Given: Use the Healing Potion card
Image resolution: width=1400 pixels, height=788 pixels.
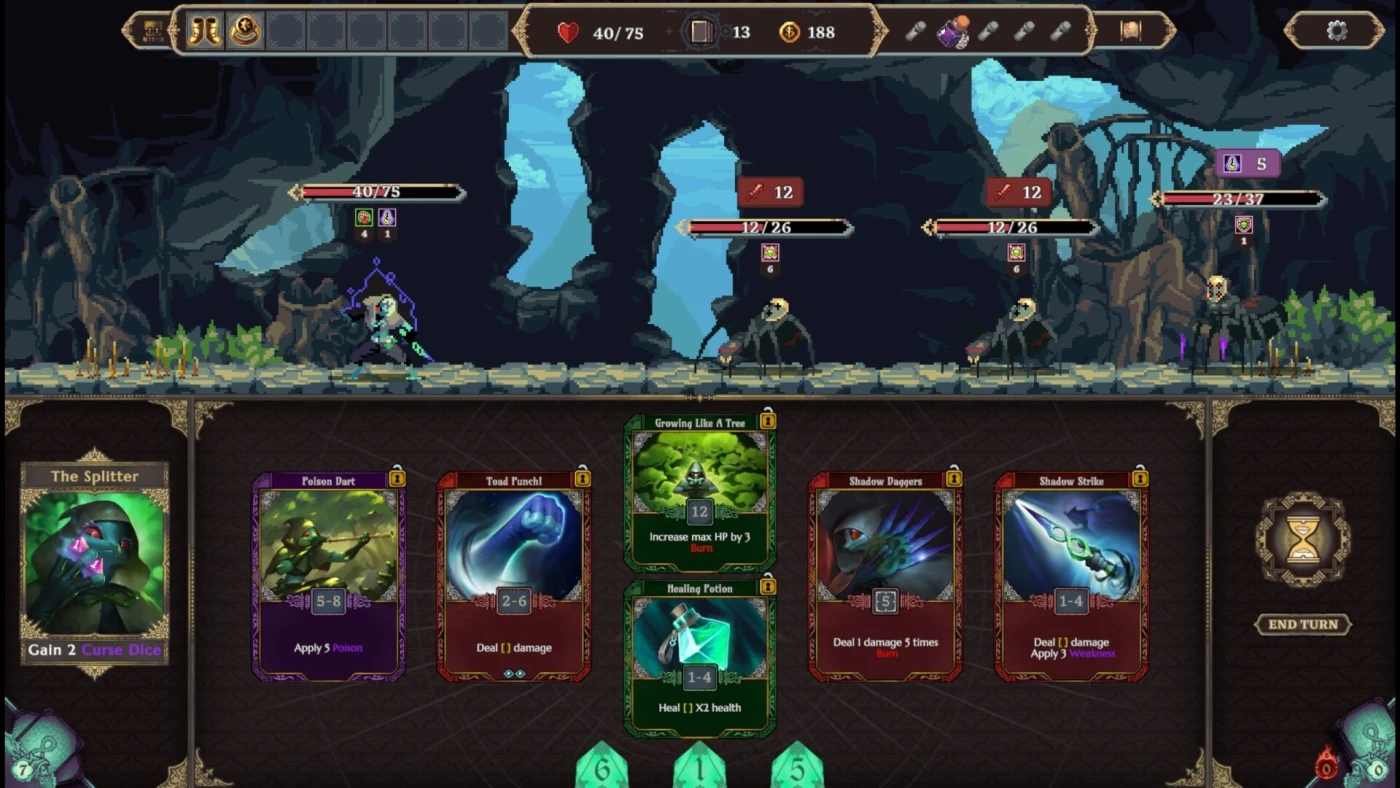Looking at the screenshot, I should pos(699,660).
